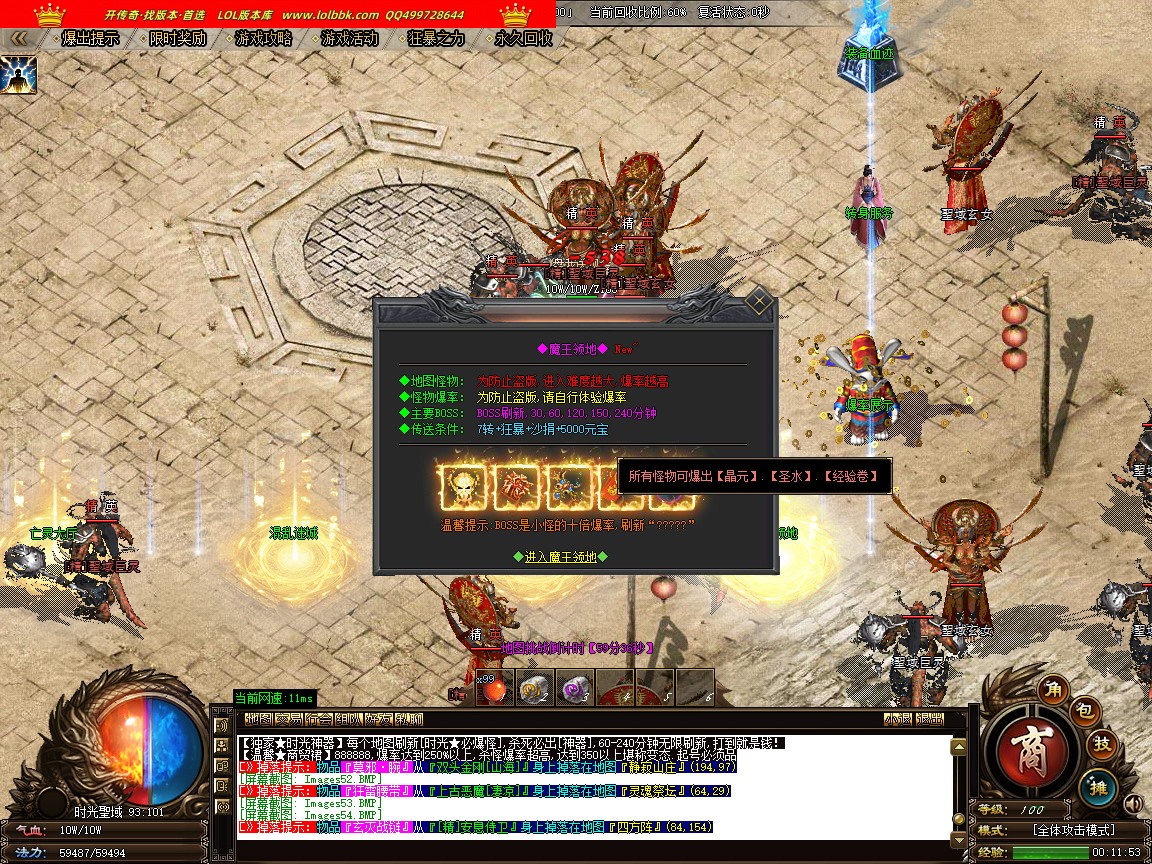Collapse the top menu with double-arrow button
1152x864 pixels.
18,39
